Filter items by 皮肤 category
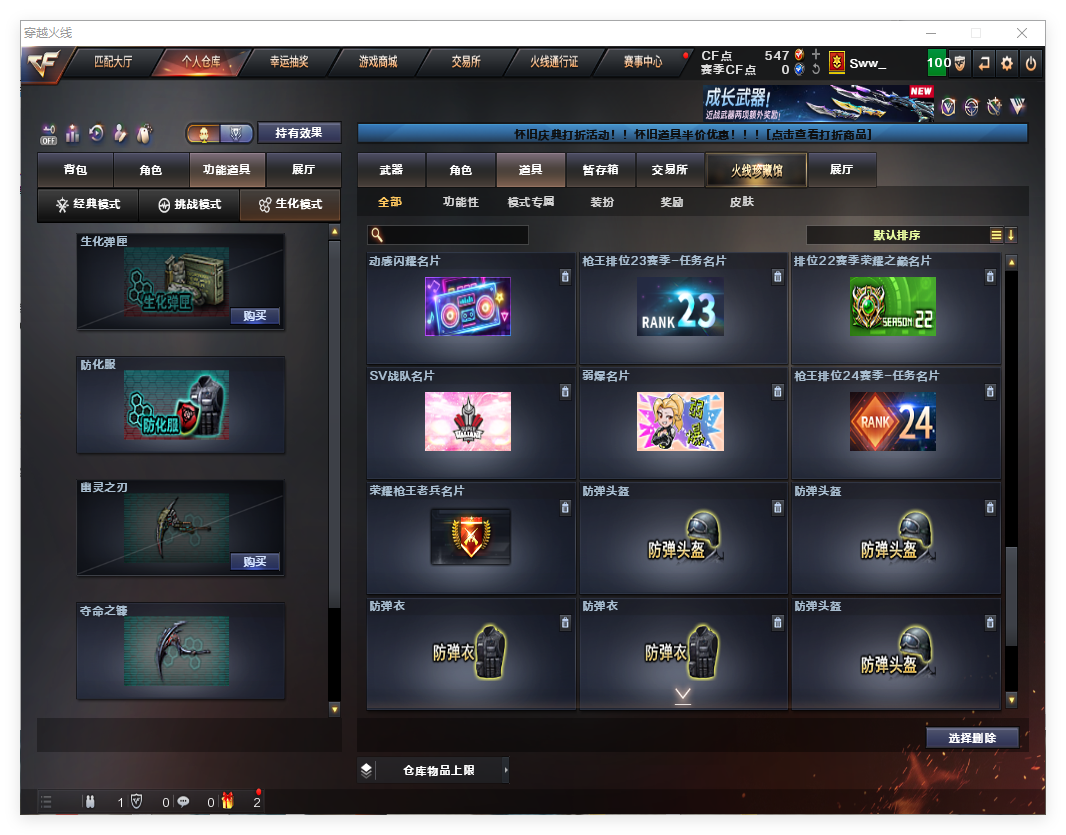Image resolution: width=1066 pixels, height=835 pixels. point(742,202)
